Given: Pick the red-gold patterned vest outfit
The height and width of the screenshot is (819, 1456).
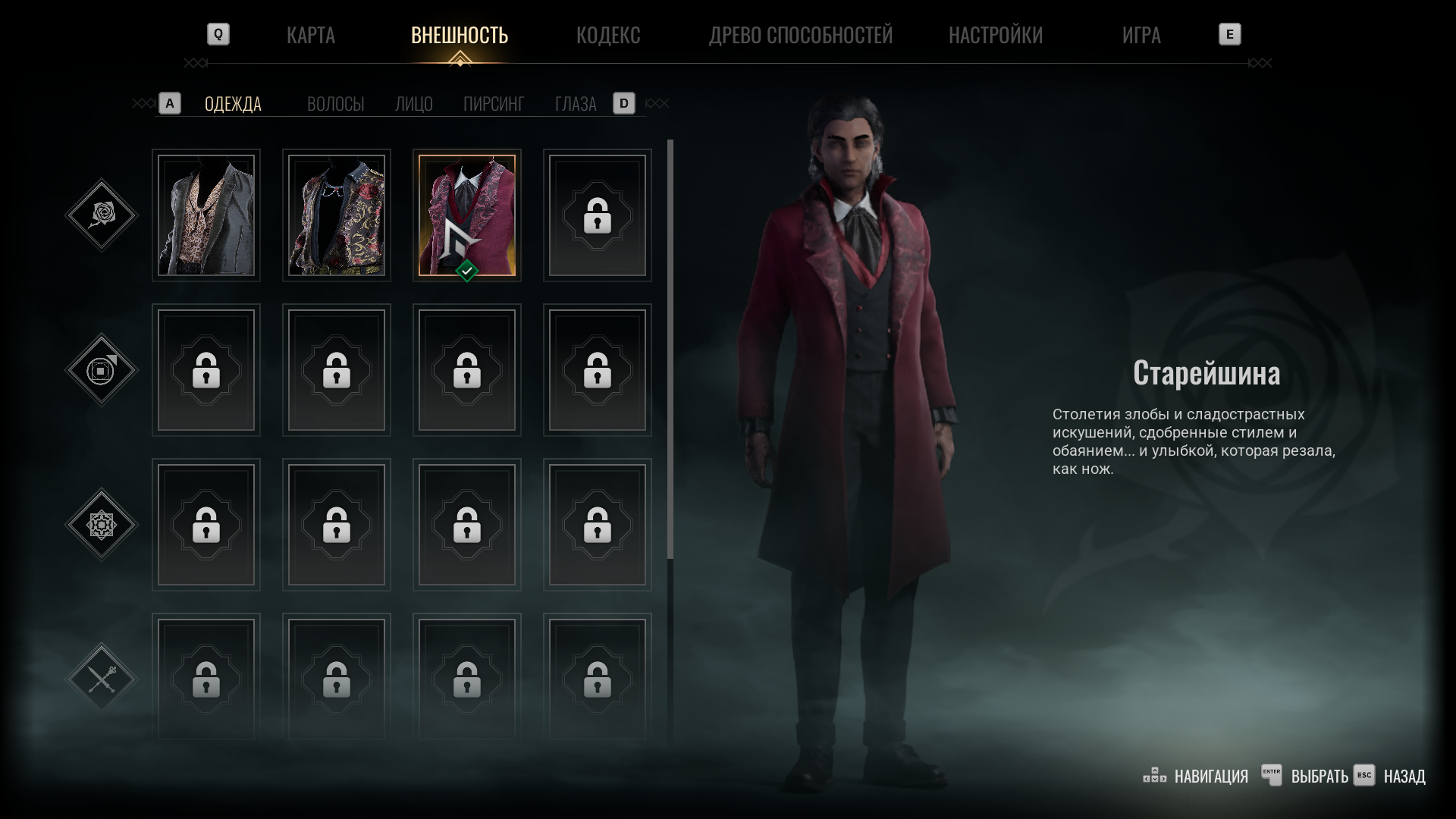Looking at the screenshot, I should pos(337,215).
